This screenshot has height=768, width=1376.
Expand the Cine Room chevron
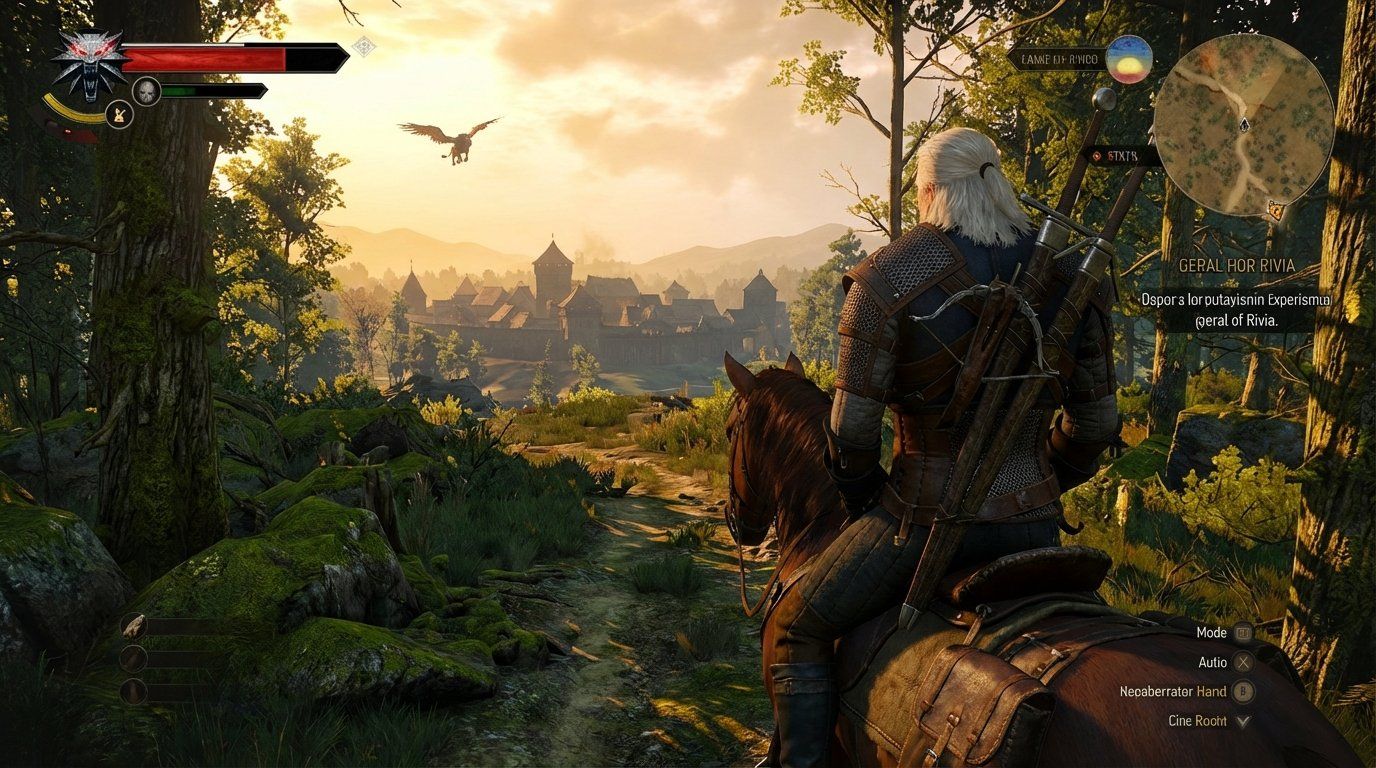click(x=1241, y=720)
